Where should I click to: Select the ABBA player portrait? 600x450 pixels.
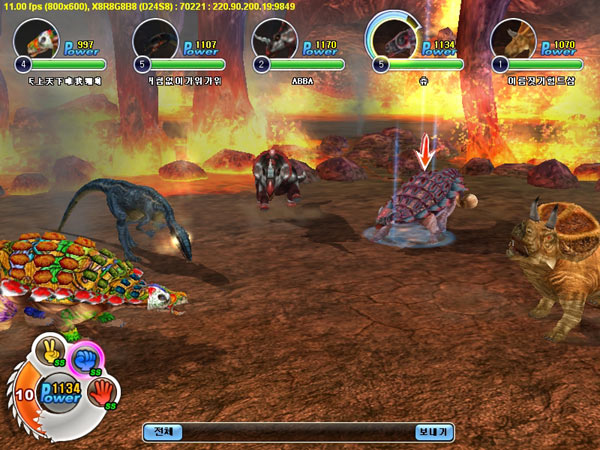click(273, 40)
